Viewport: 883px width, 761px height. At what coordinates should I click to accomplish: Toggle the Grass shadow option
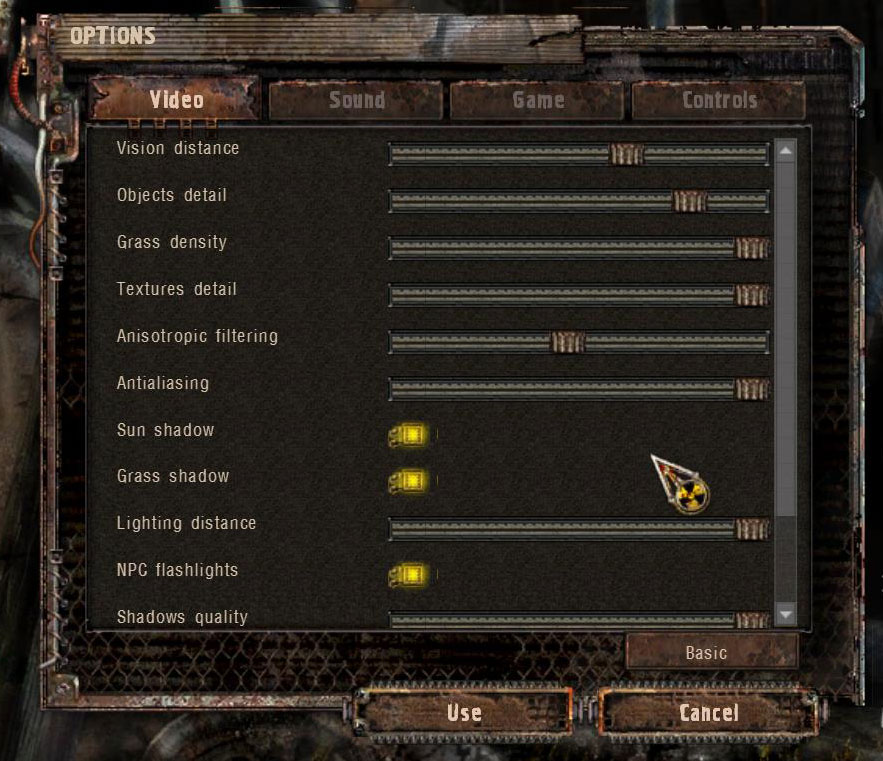pyautogui.click(x=410, y=482)
